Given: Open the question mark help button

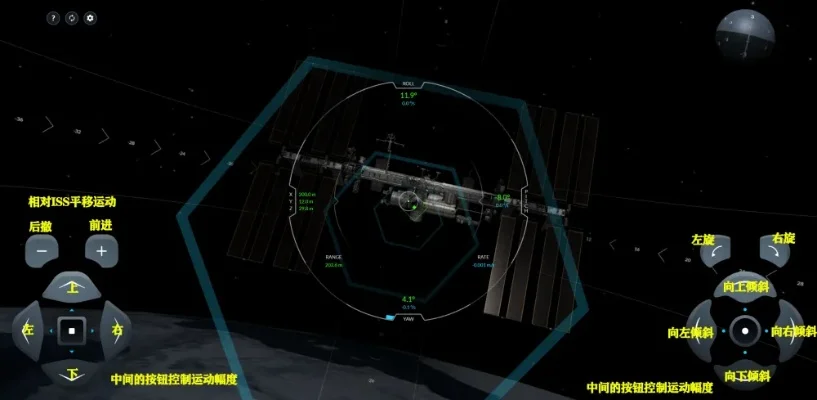Looking at the screenshot, I should coord(53,18).
